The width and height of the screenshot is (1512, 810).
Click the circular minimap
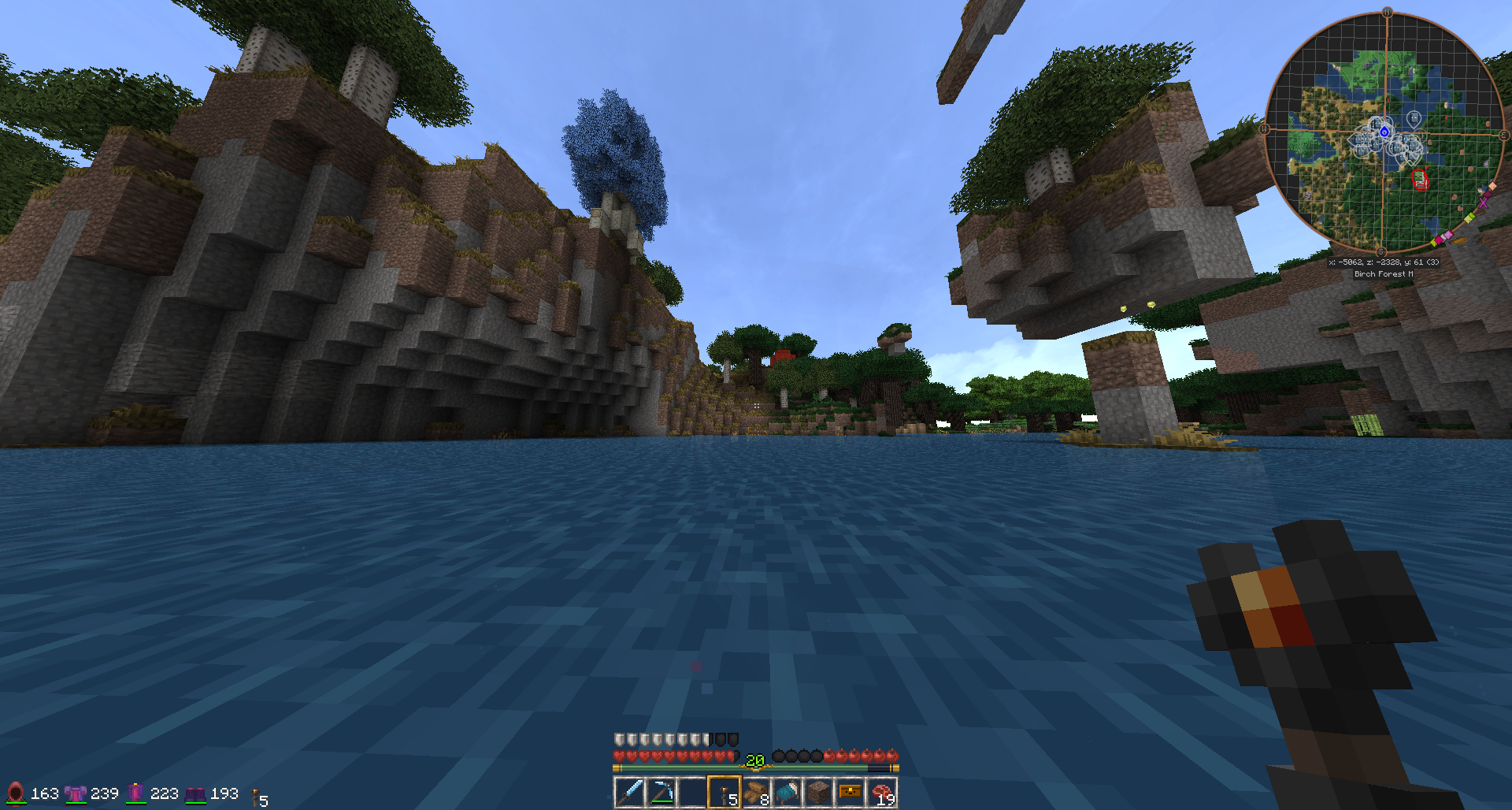point(1384,132)
